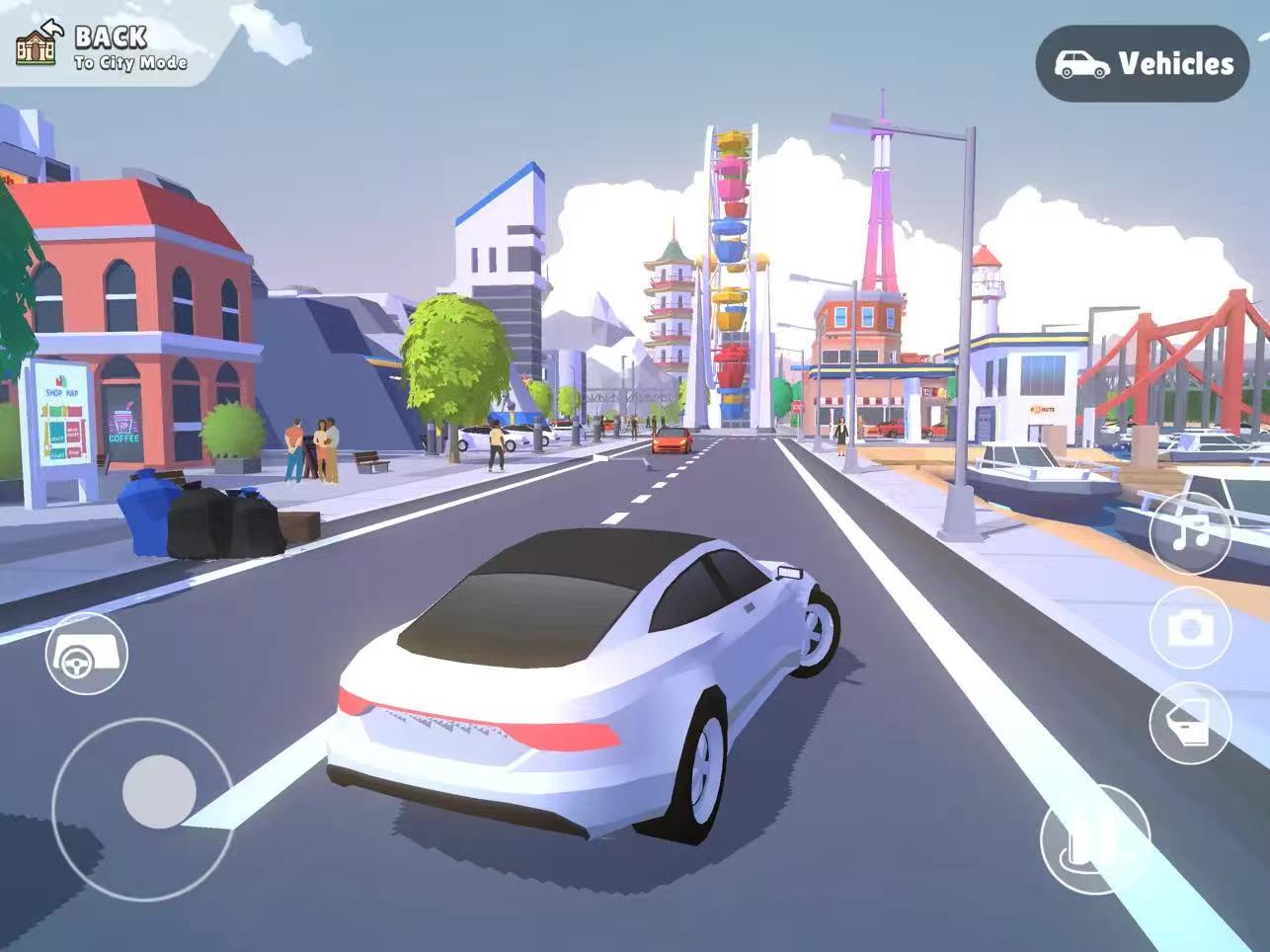Take a photo with the camera button
This screenshot has height=952, width=1270.
tap(1190, 629)
